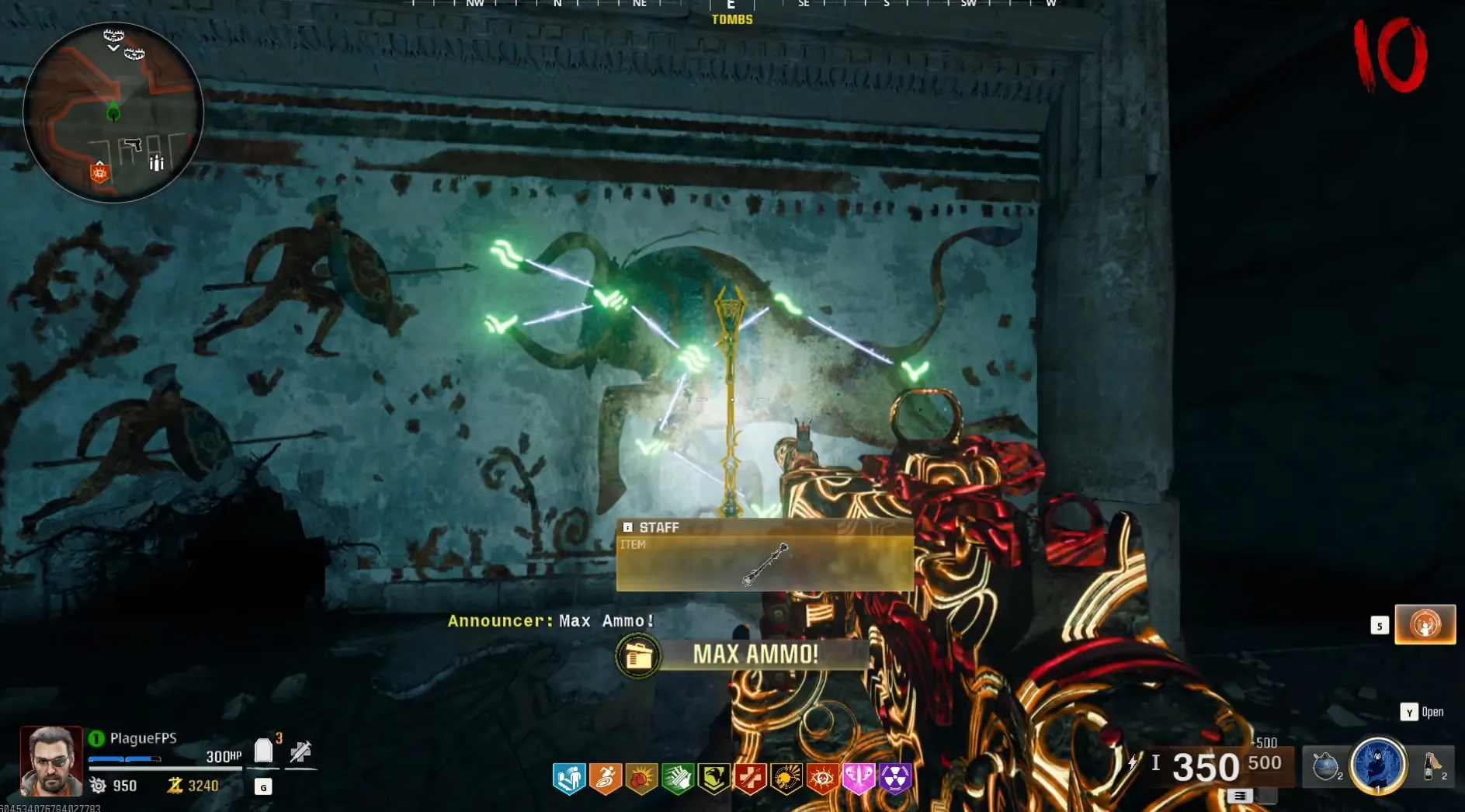
Task: Choose the pink heart-shaped perk icon
Action: pyautogui.click(x=859, y=778)
